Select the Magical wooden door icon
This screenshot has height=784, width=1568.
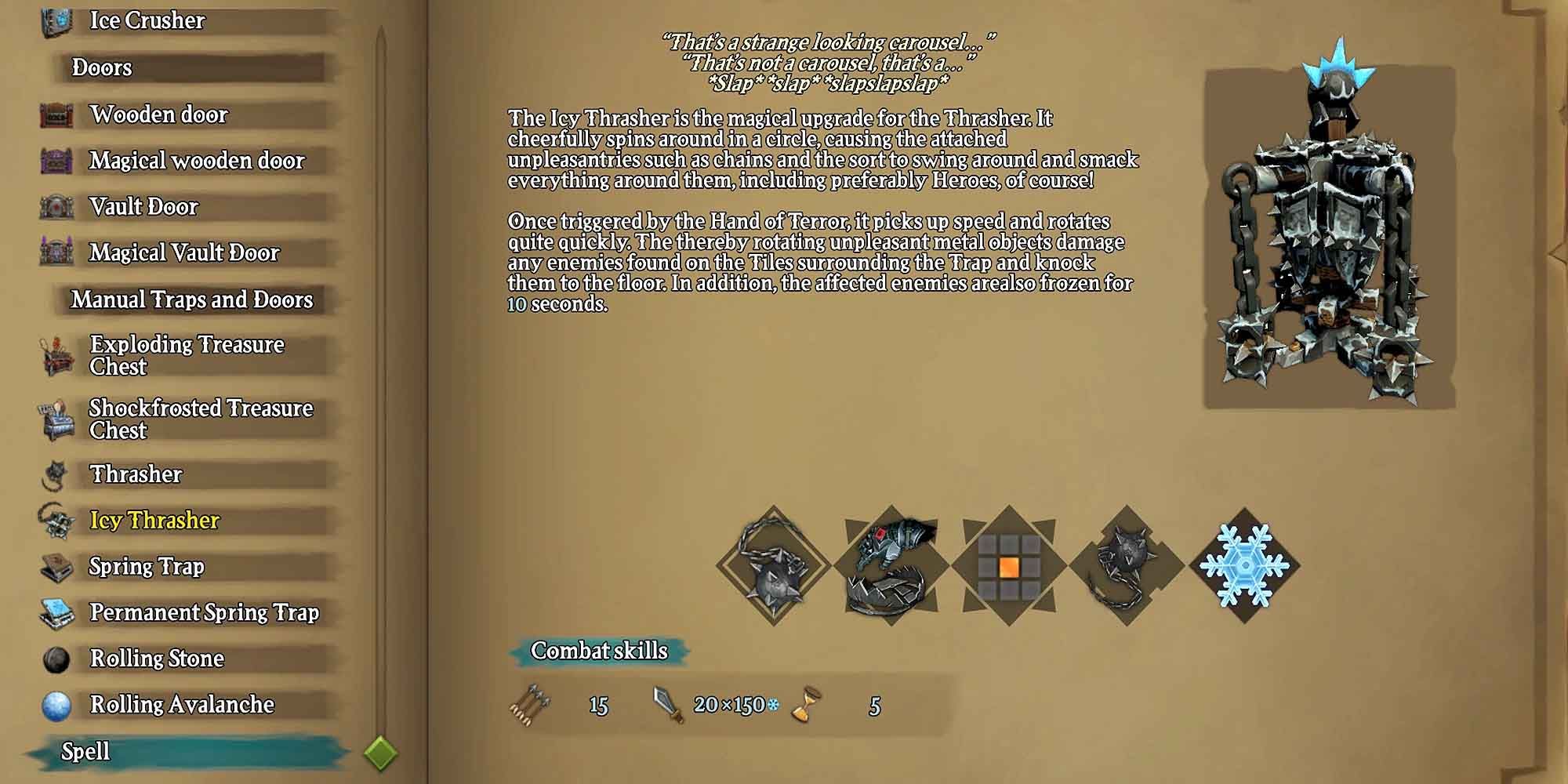coord(53,160)
